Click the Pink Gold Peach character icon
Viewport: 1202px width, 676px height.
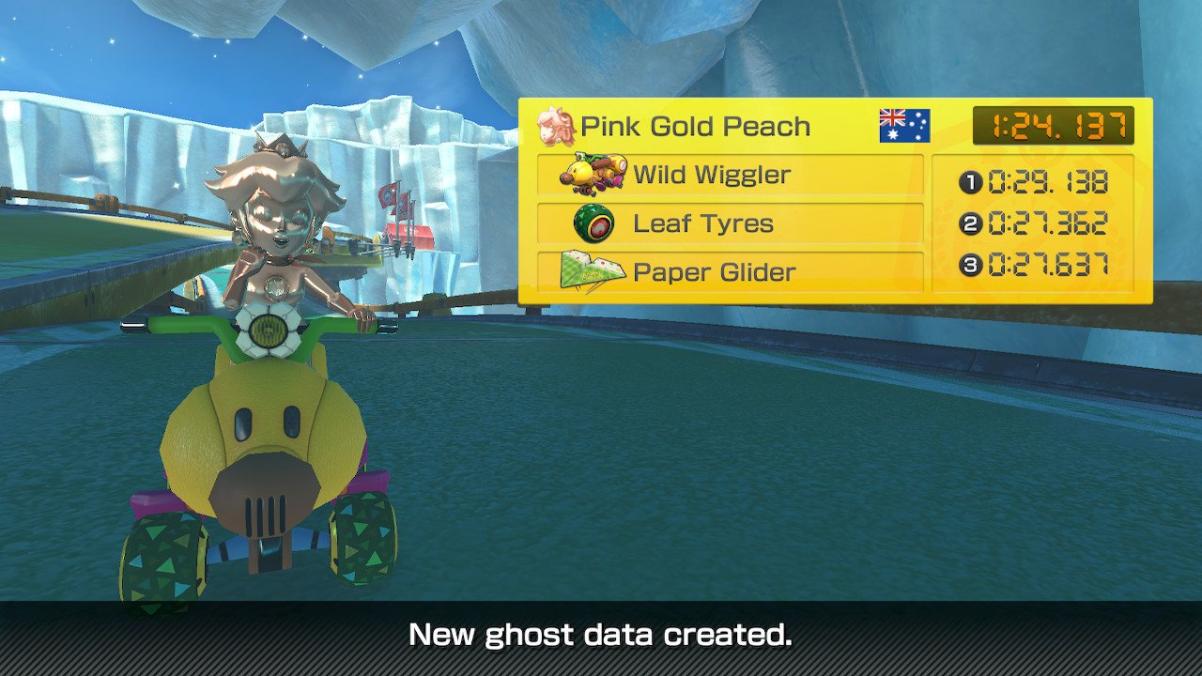tap(556, 127)
